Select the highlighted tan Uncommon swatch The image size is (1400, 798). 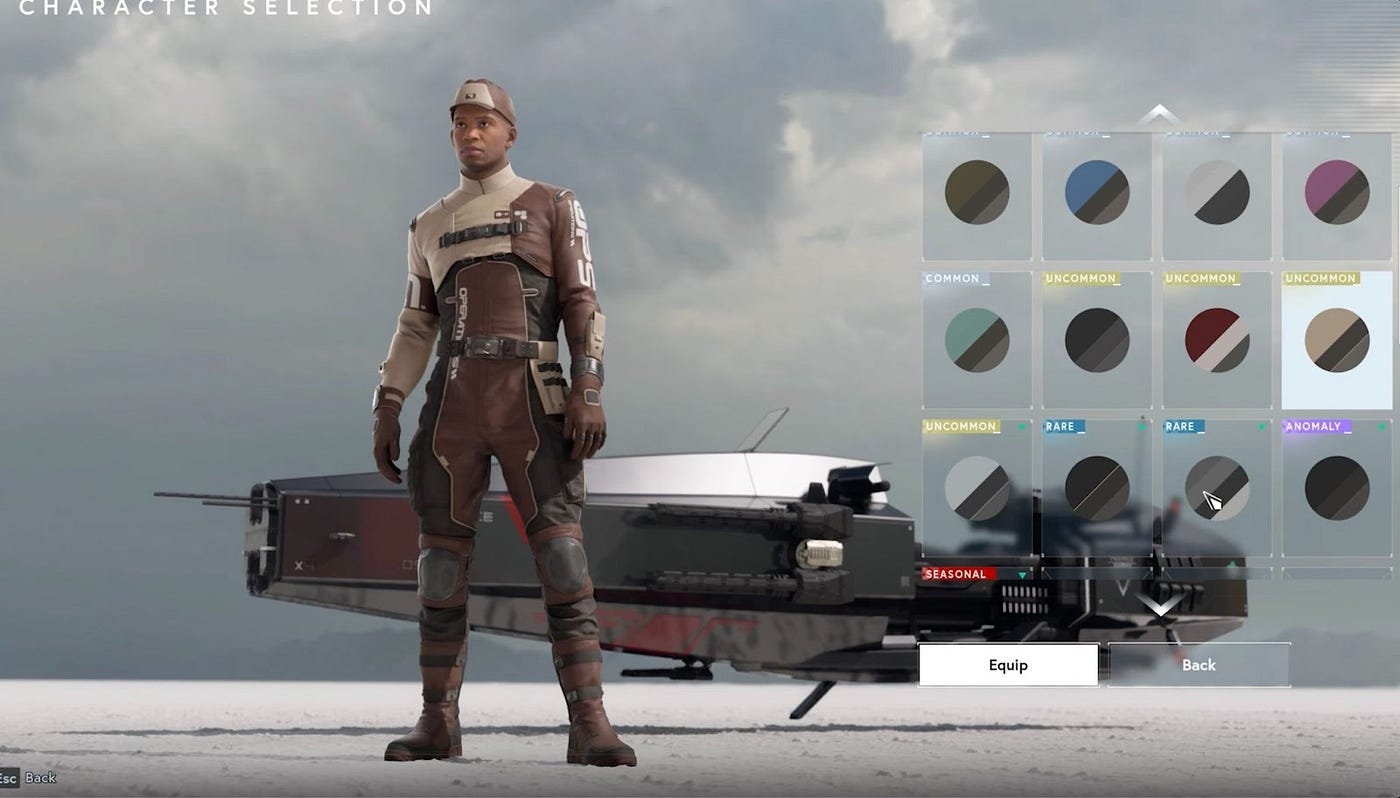(1337, 339)
